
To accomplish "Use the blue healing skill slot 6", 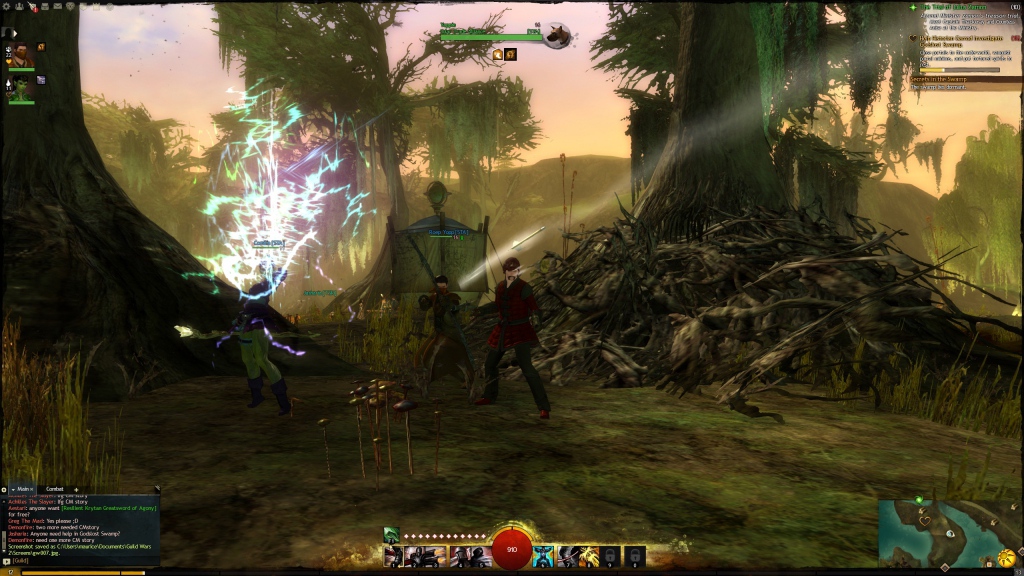I will [540, 556].
